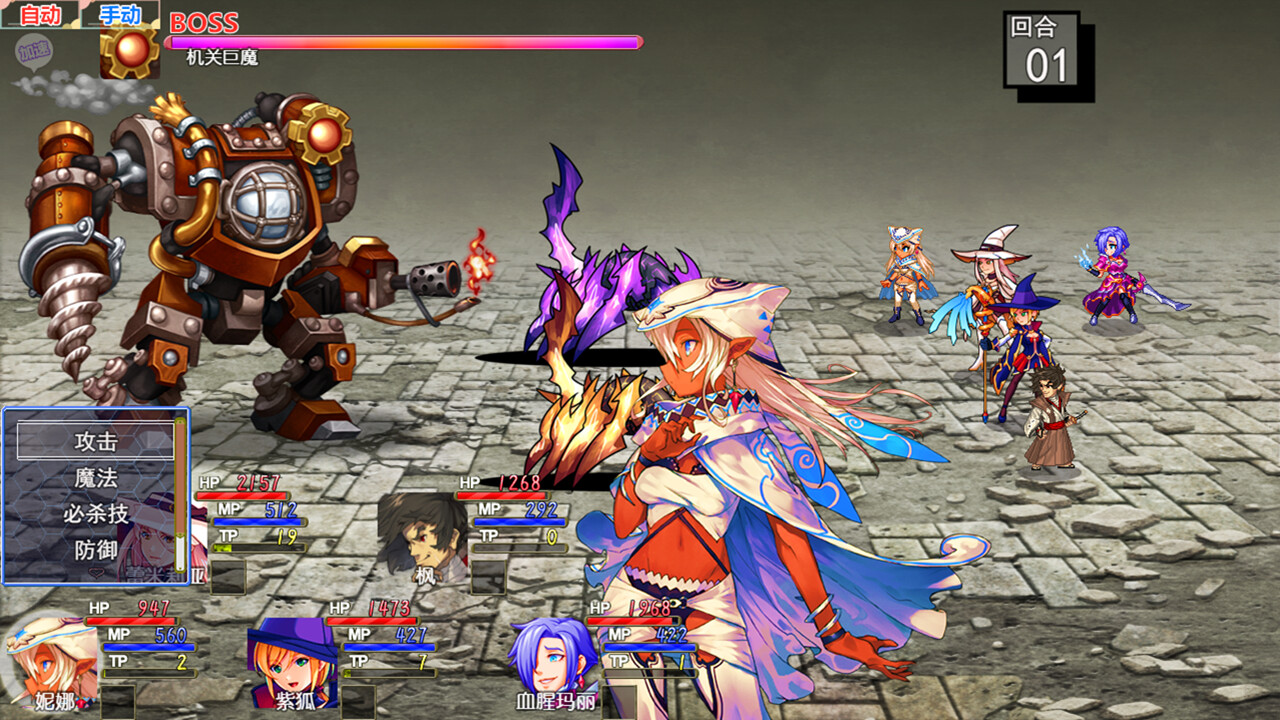Click the status effect slot beside Feng
Image resolution: width=1280 pixels, height=720 pixels.
[x=487, y=577]
